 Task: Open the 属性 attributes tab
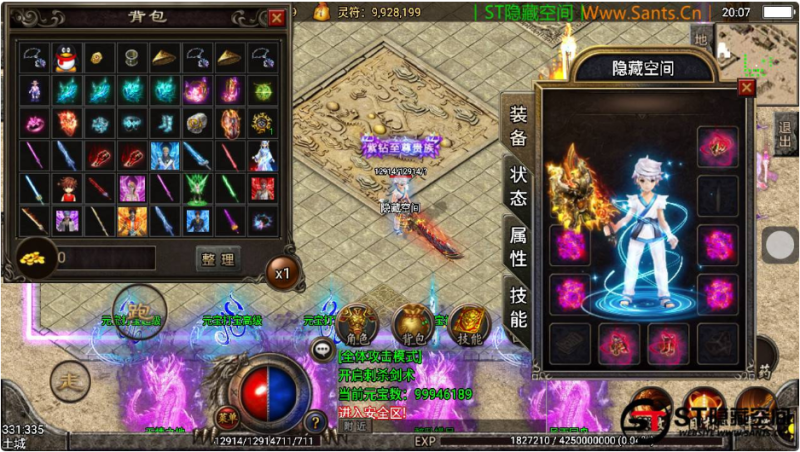click(x=518, y=246)
